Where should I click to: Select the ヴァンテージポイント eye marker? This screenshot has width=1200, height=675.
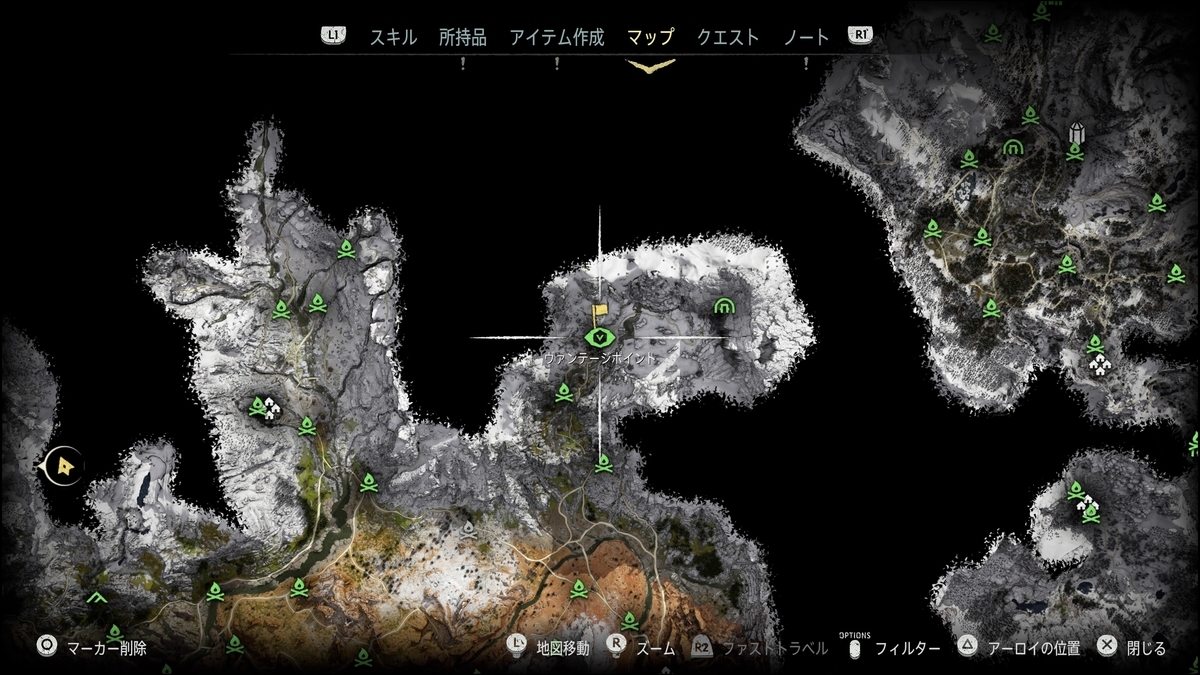[x=598, y=337]
